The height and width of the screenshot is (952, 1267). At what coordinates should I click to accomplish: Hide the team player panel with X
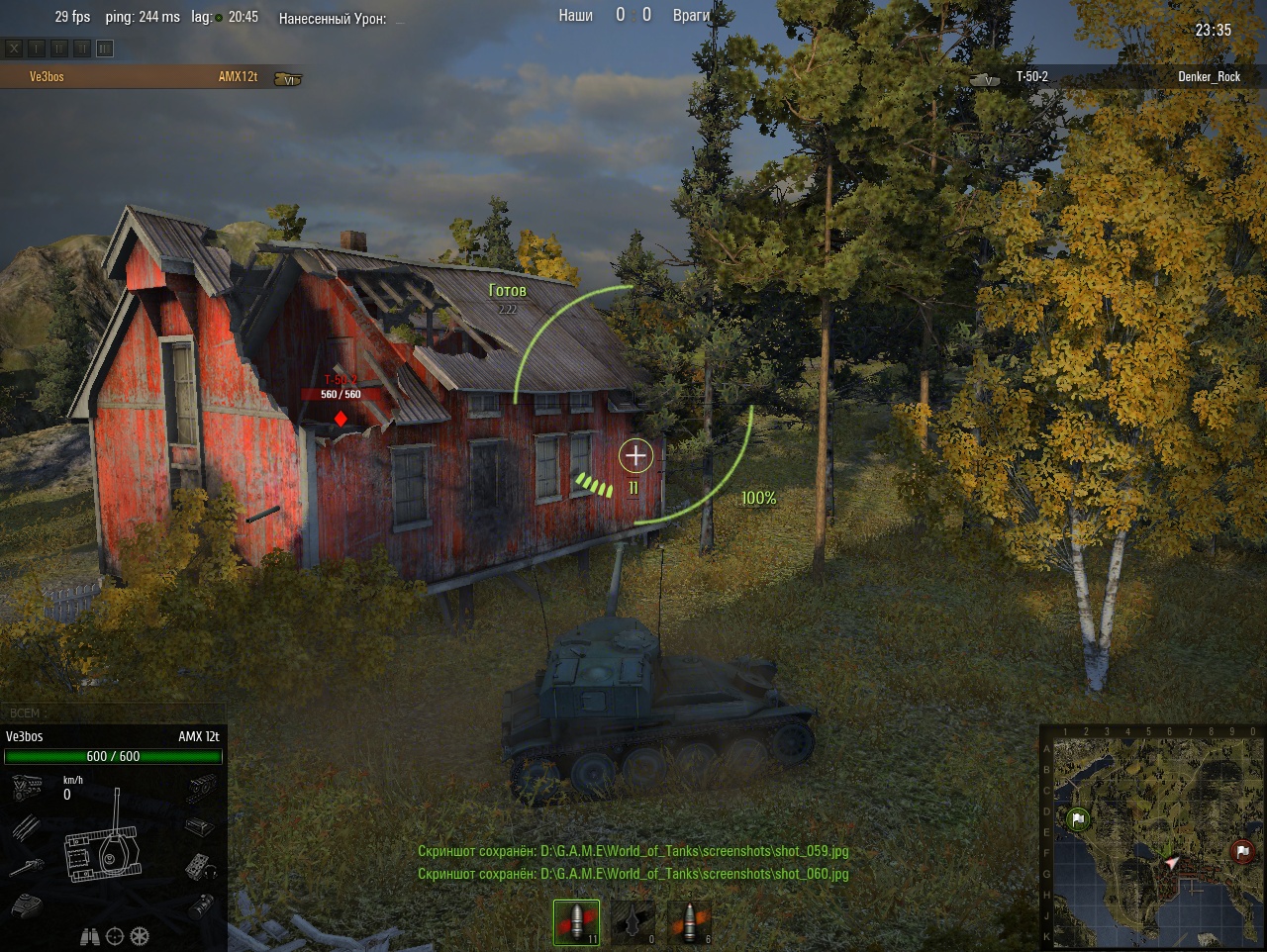coord(14,48)
